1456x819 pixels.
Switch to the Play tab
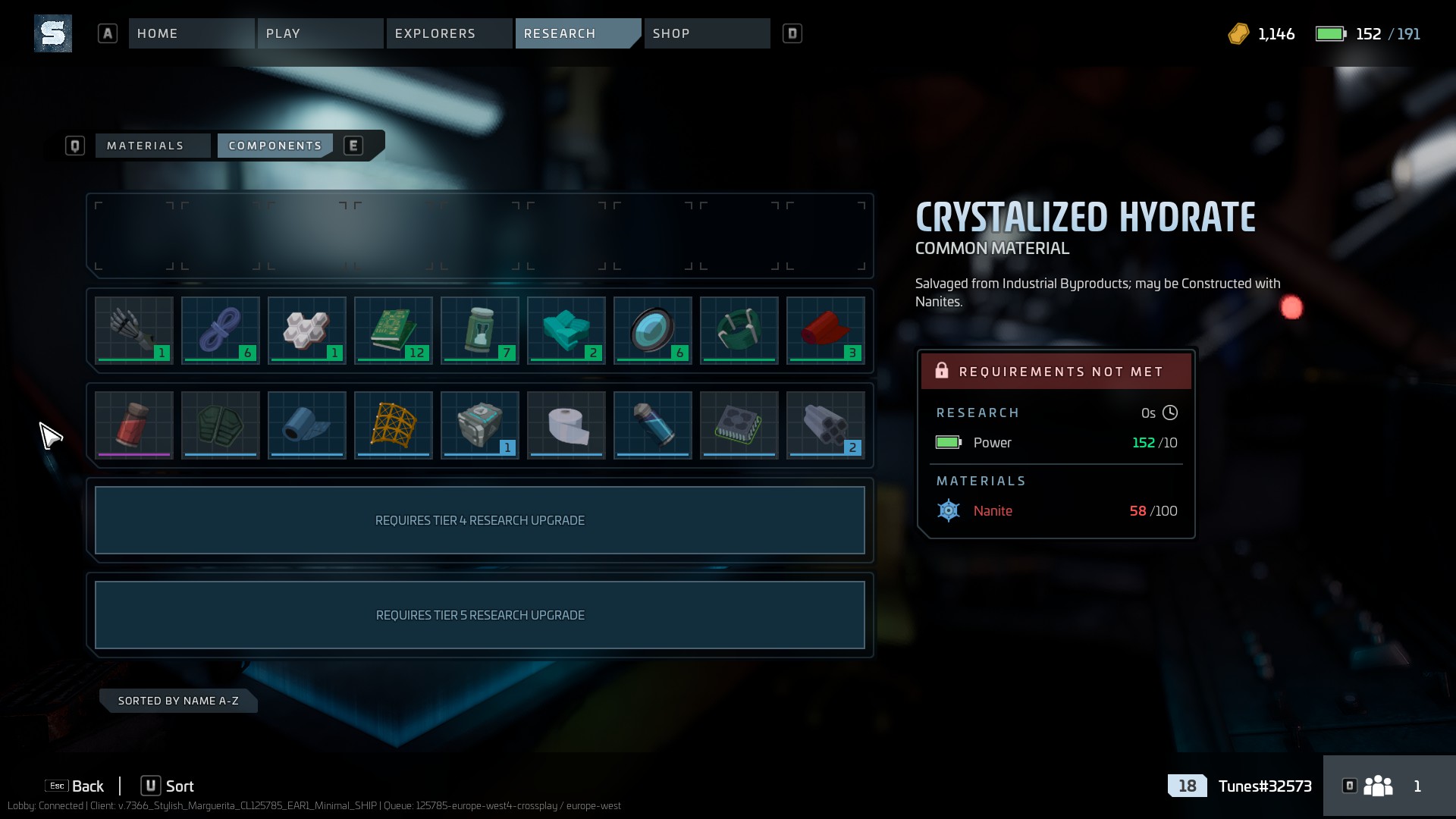click(x=319, y=33)
